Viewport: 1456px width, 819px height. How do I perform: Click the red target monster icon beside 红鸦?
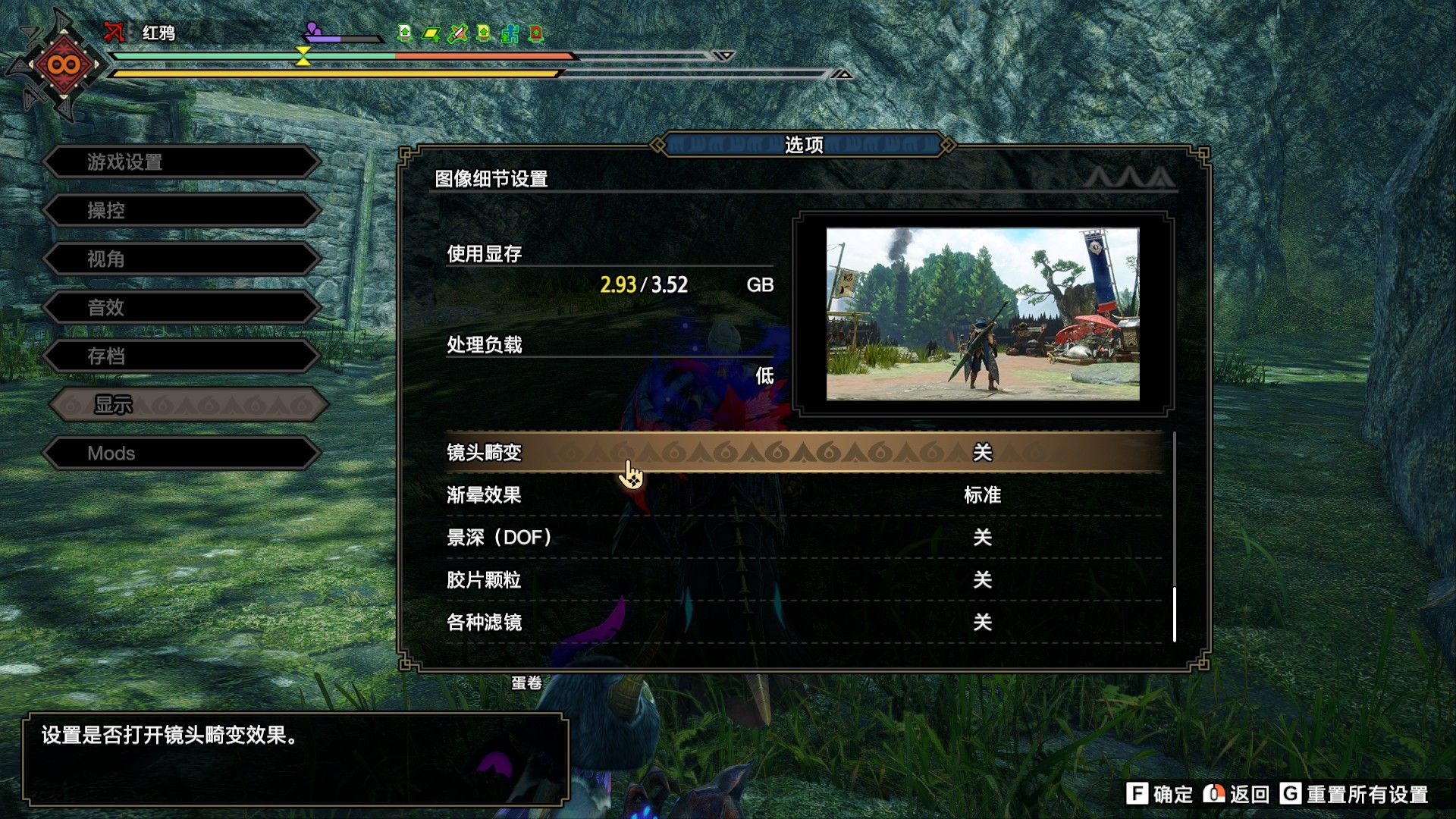112,33
